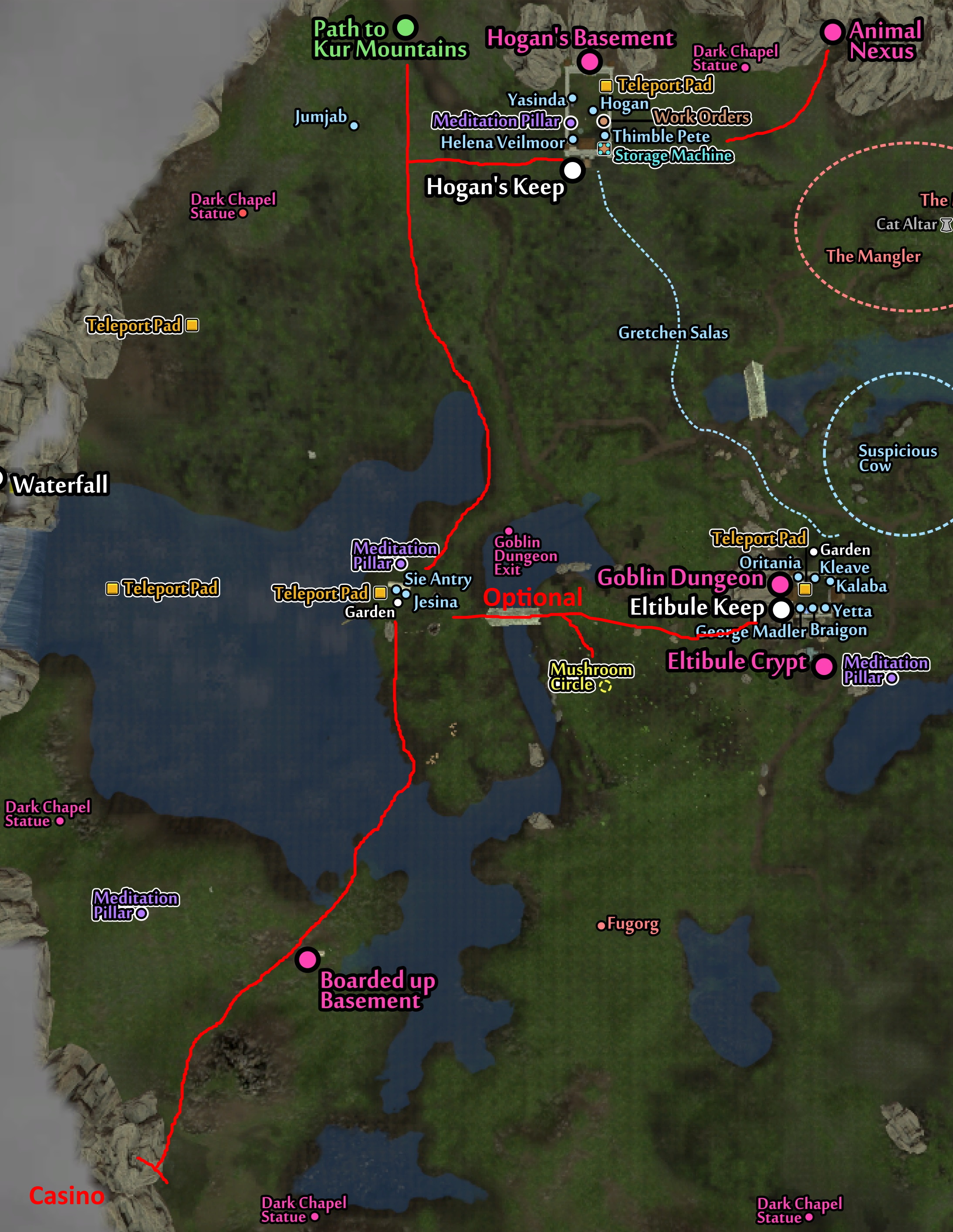Click the Goblin Dungeon Exit dot
The width and height of the screenshot is (953, 1232).
[x=508, y=531]
